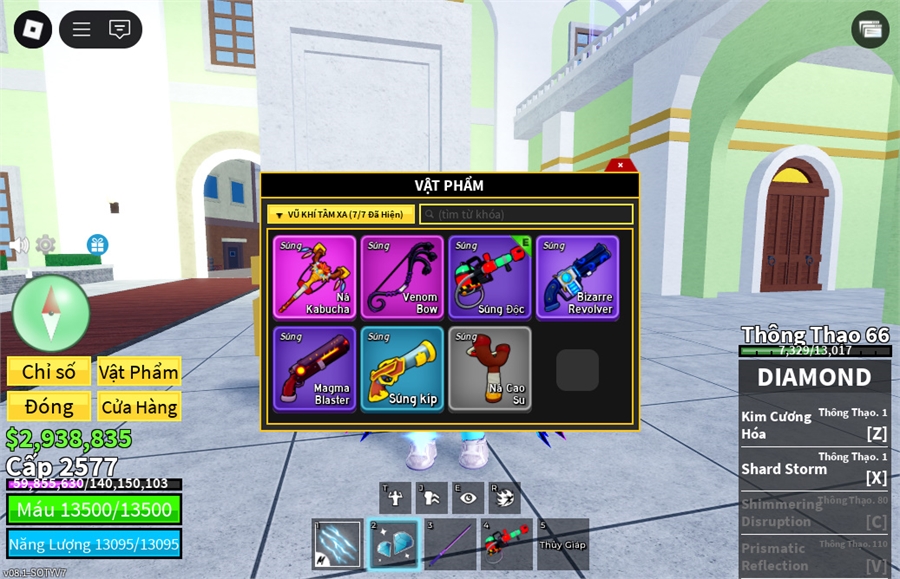Select the Magma Blaster gun
900x579 pixels.
314,368
